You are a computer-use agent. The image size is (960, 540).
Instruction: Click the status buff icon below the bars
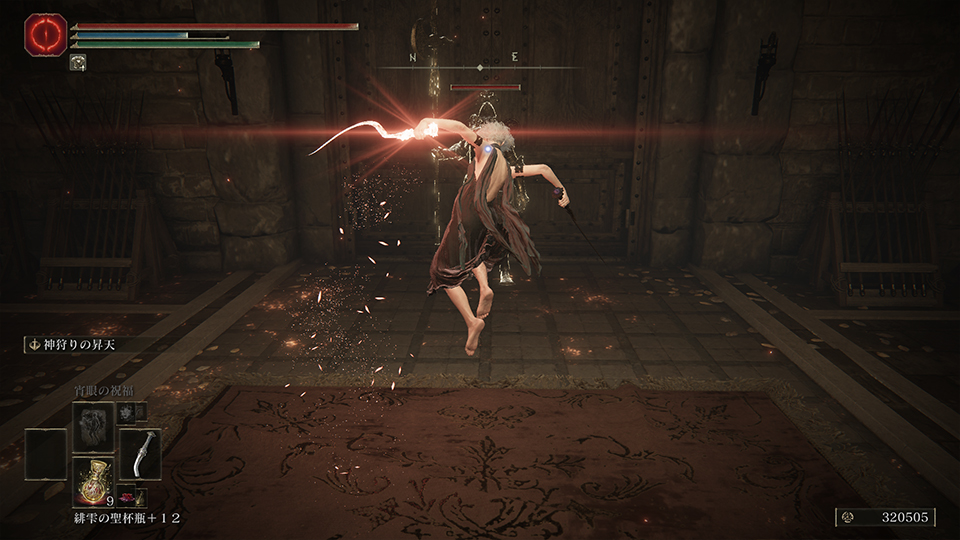point(77,62)
